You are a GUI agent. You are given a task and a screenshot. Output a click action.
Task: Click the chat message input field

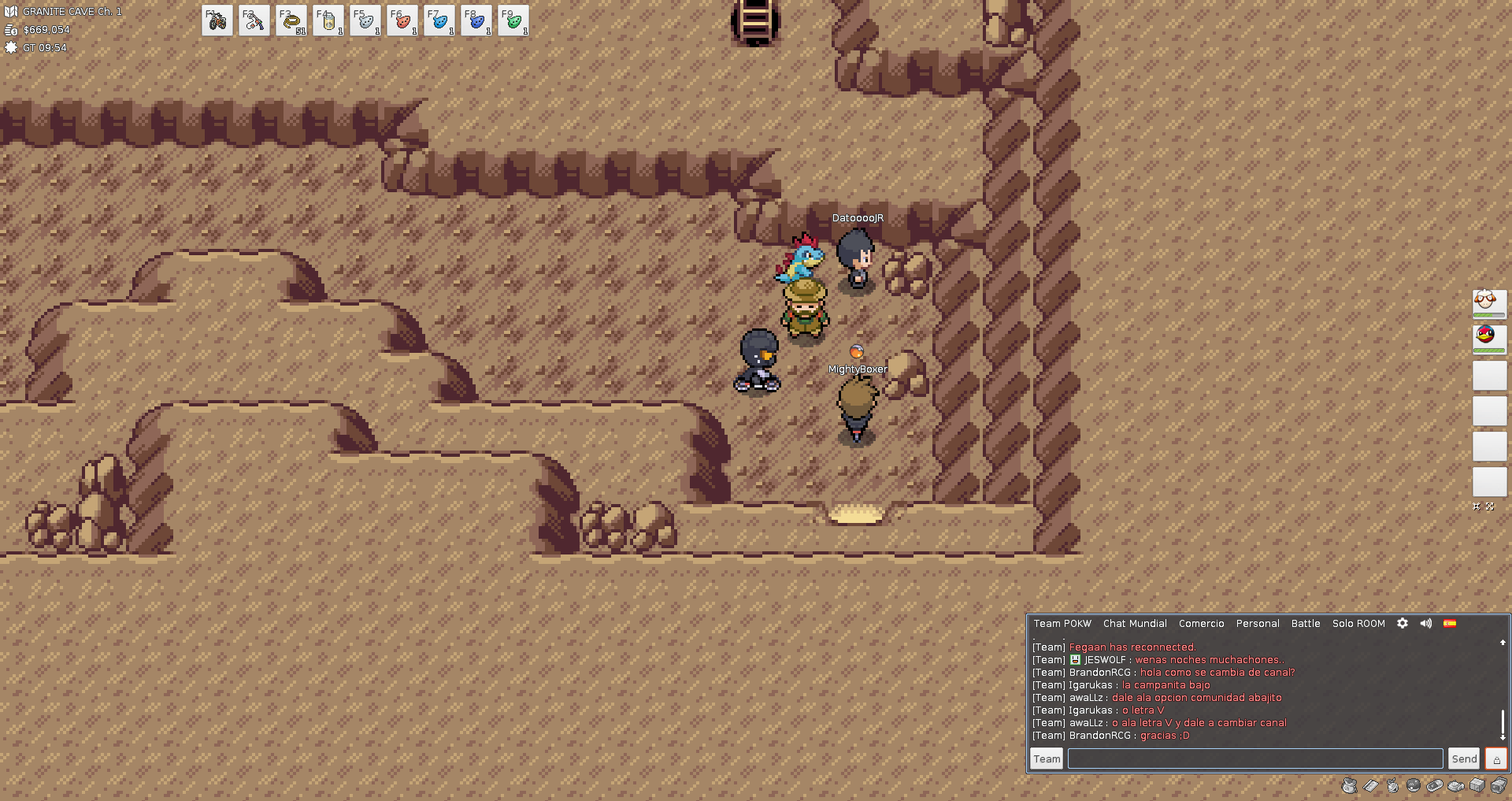1255,759
